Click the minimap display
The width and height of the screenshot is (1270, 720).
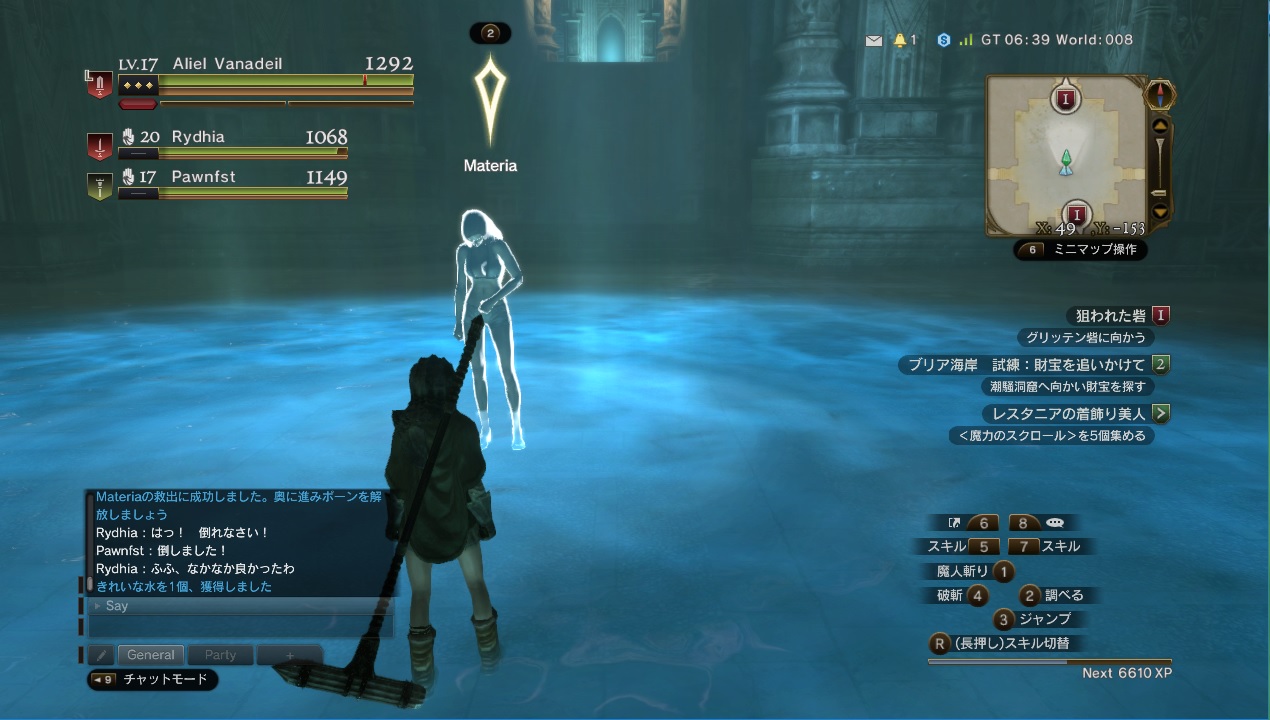(1066, 155)
